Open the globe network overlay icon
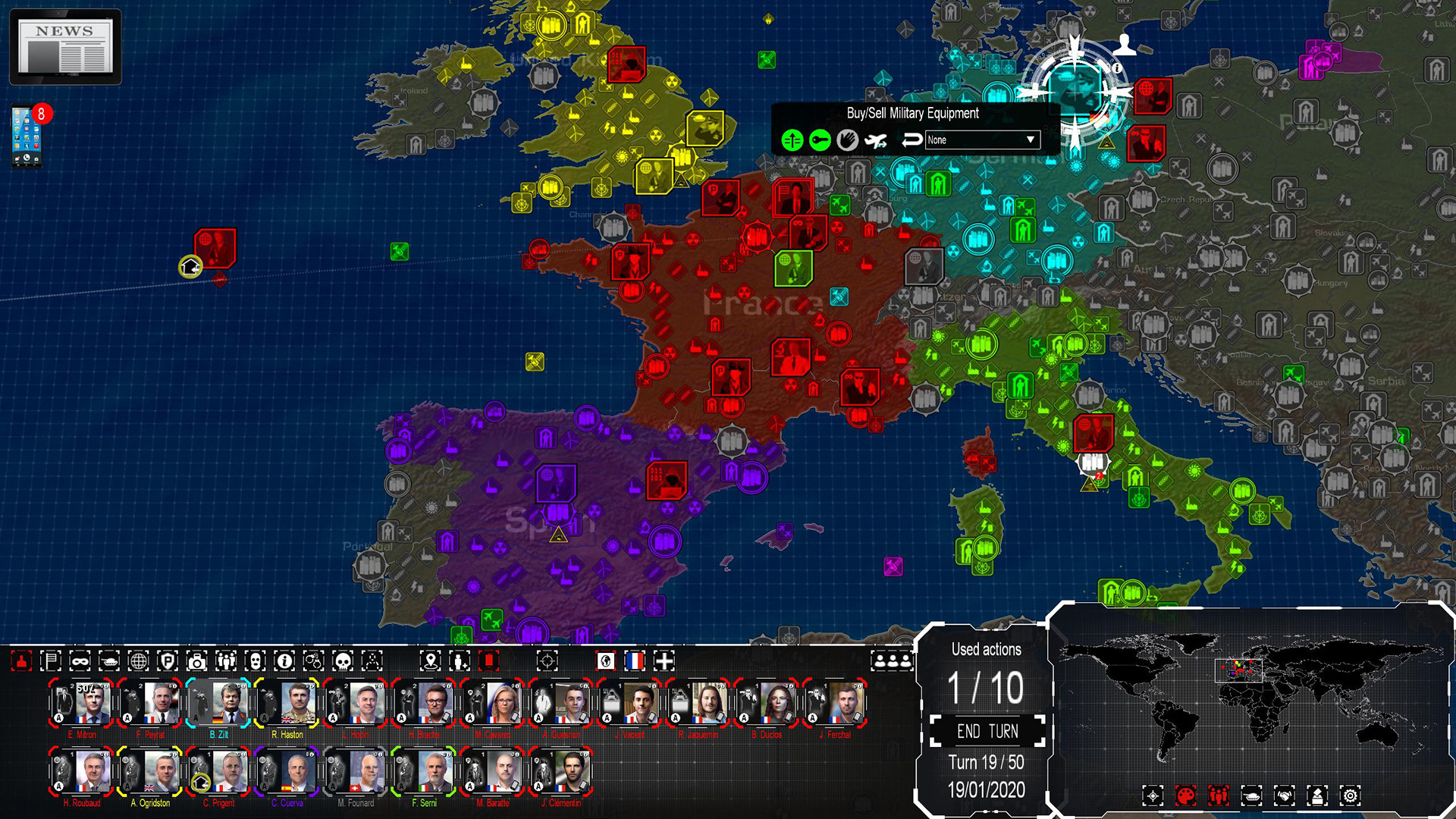This screenshot has height=819, width=1456. click(140, 661)
